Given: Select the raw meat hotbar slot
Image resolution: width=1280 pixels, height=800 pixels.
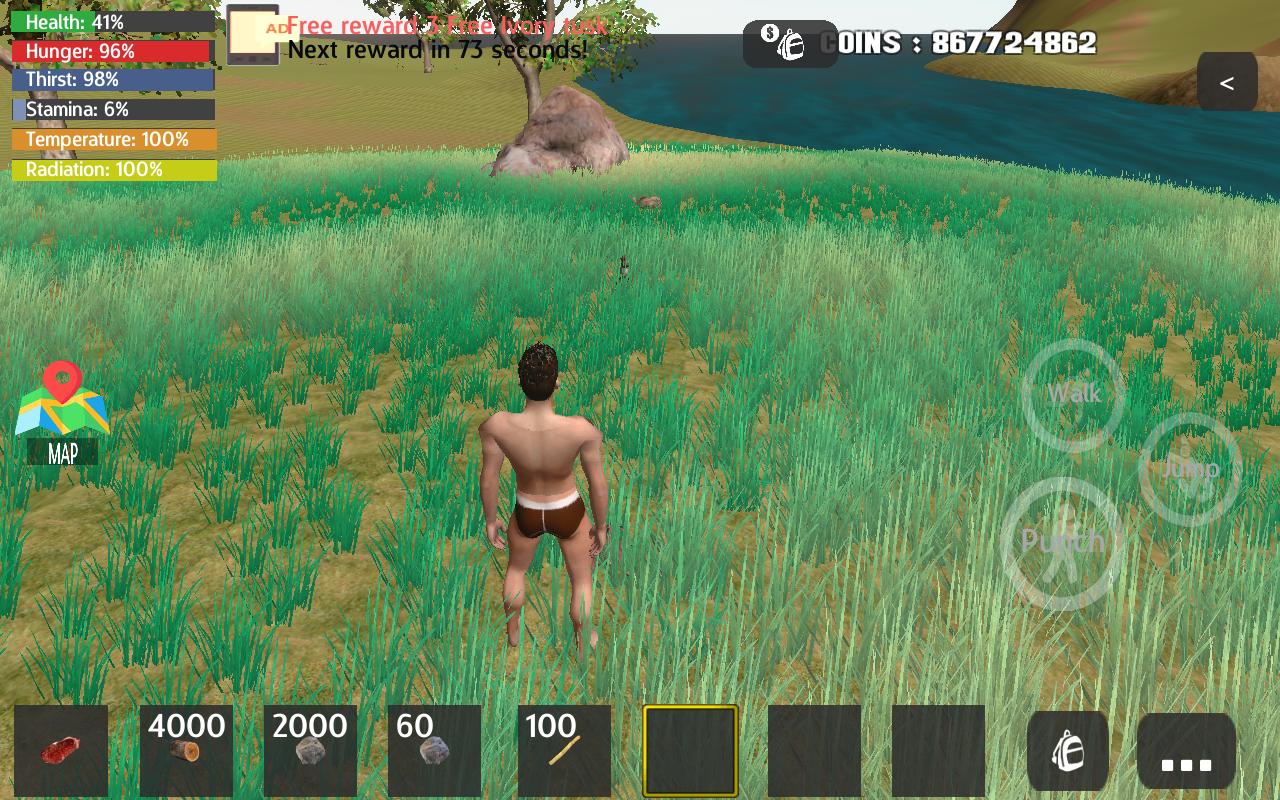Looking at the screenshot, I should (61, 750).
